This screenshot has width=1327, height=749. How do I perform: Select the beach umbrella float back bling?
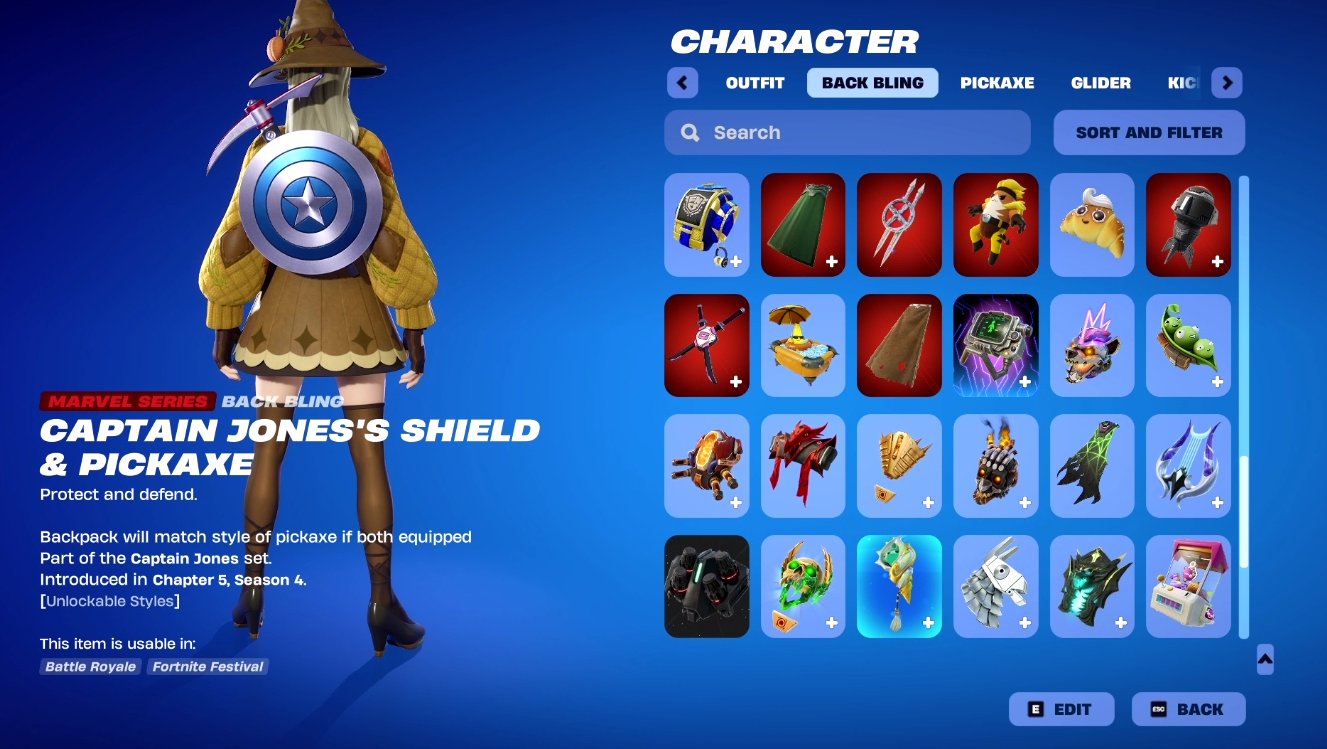[x=803, y=345]
